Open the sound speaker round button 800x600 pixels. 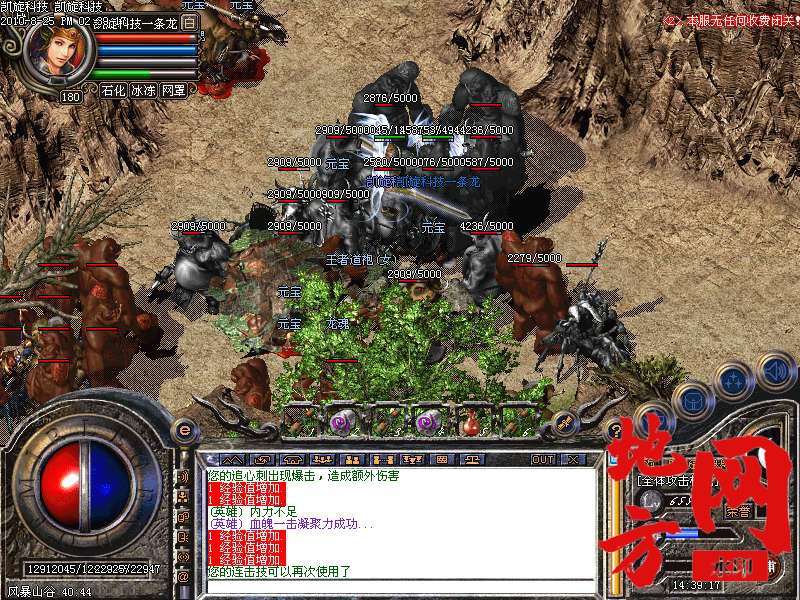click(775, 372)
